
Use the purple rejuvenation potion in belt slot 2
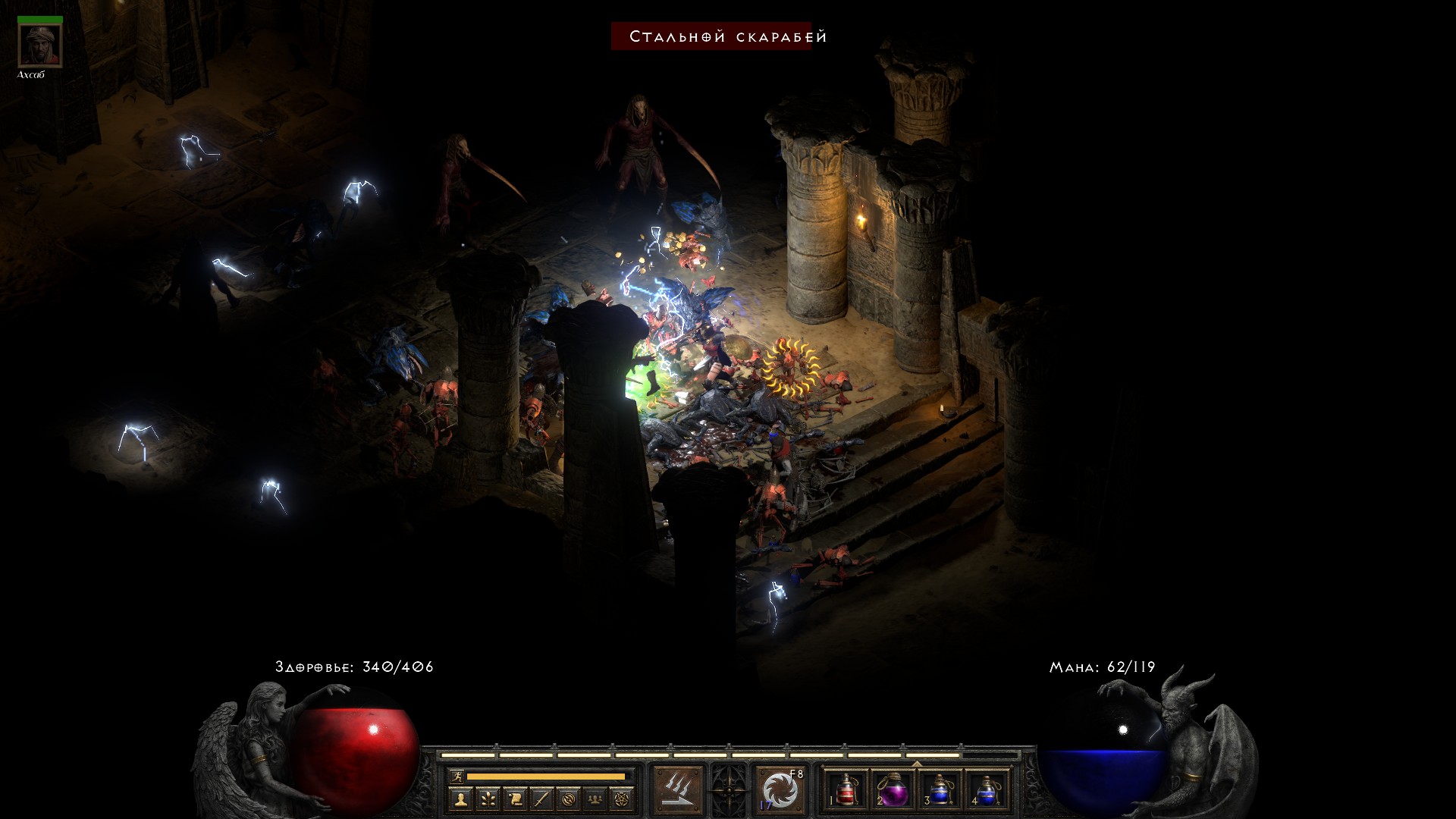[x=893, y=789]
